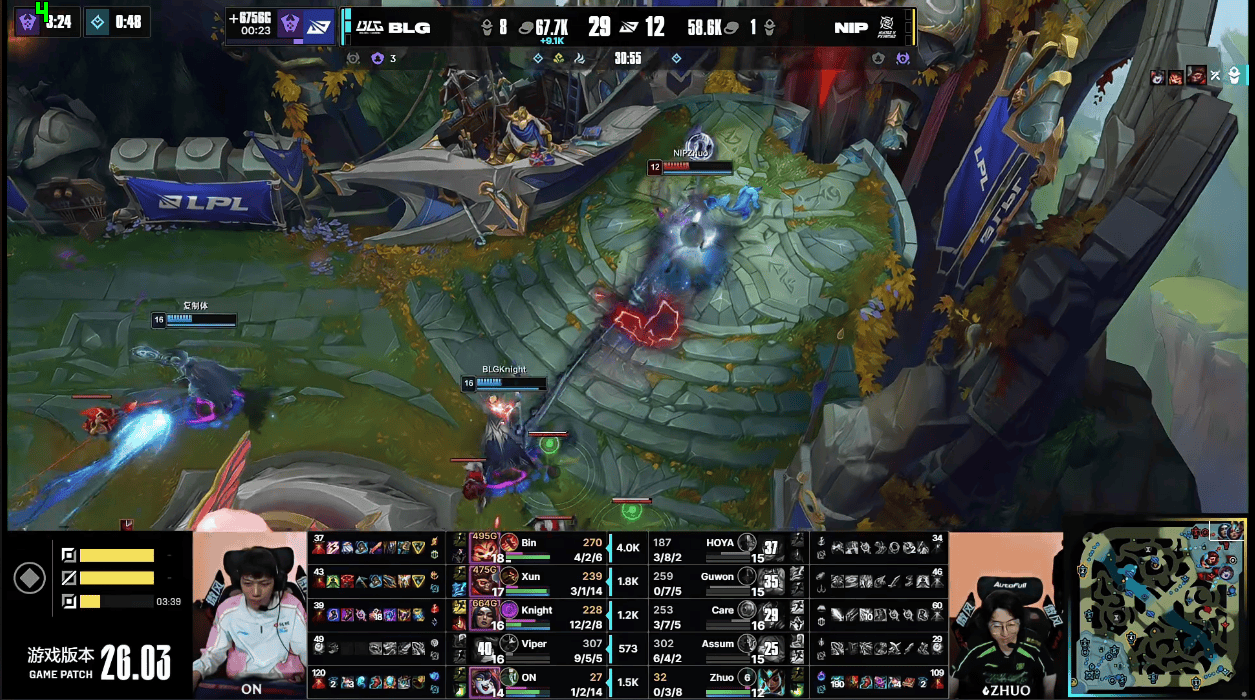Screen dimensions: 1255x700
Task: Click the BLG team logo in the top bar
Action: tap(369, 27)
